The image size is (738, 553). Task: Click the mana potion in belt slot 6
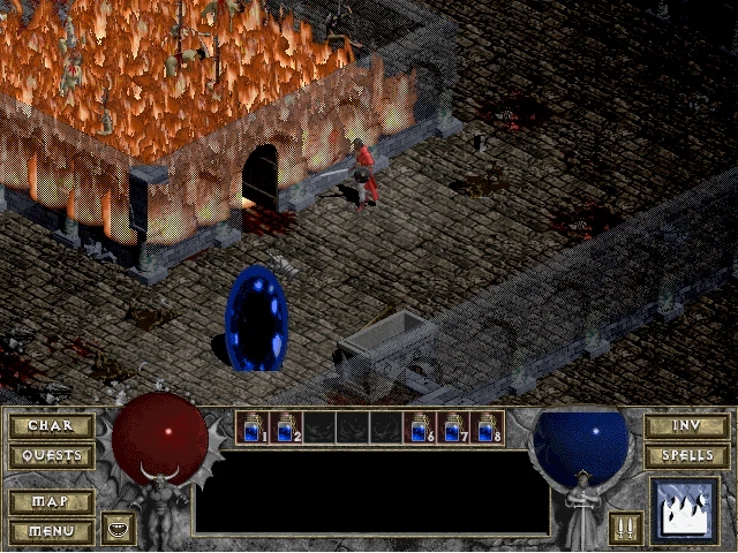click(x=420, y=428)
